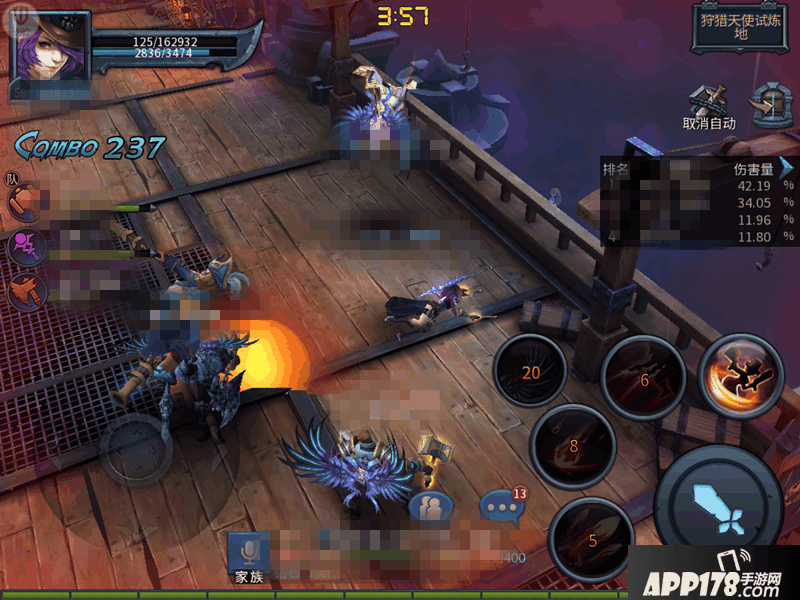Select the teammate with purple staff icon
Screen dimensions: 800x600
(x=24, y=246)
